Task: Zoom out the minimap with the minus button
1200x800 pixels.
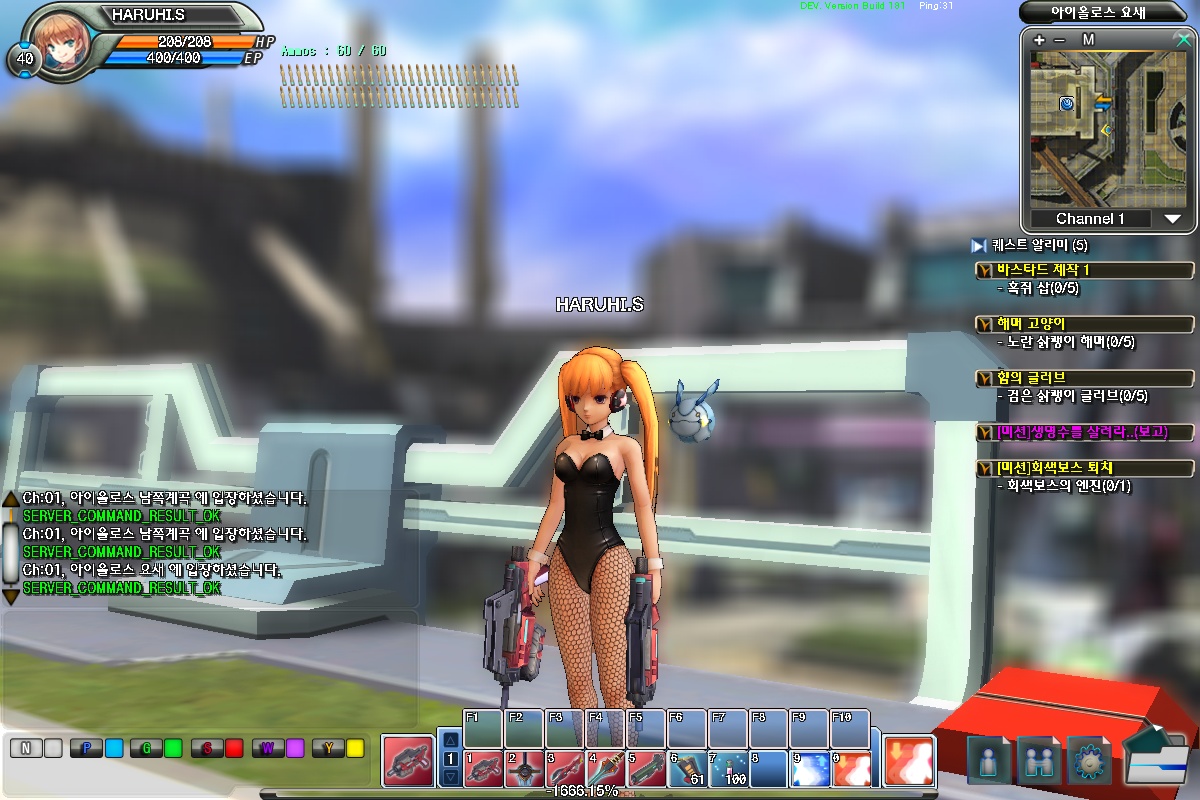Action: (x=1060, y=40)
